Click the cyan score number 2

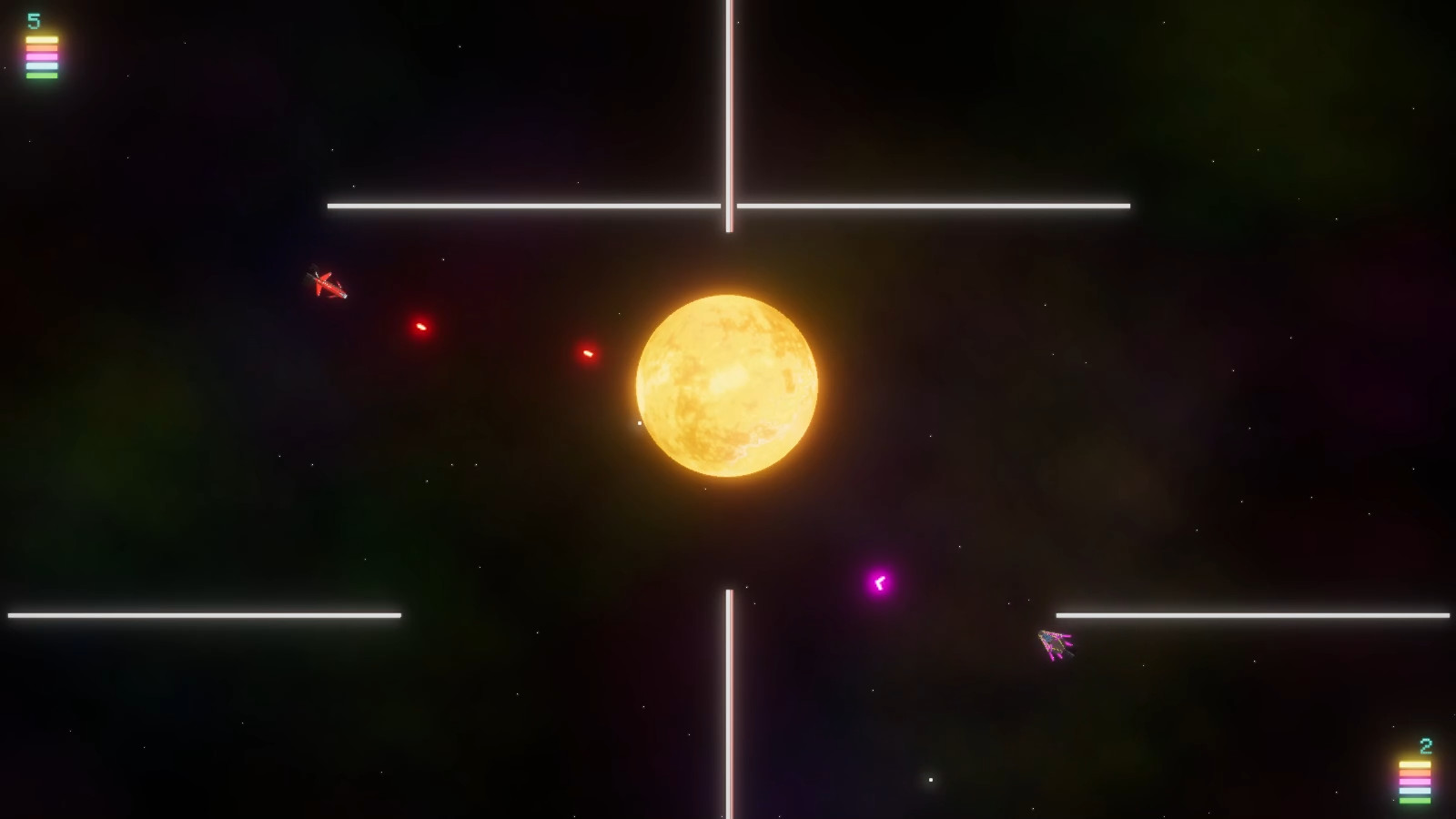coord(1425,745)
